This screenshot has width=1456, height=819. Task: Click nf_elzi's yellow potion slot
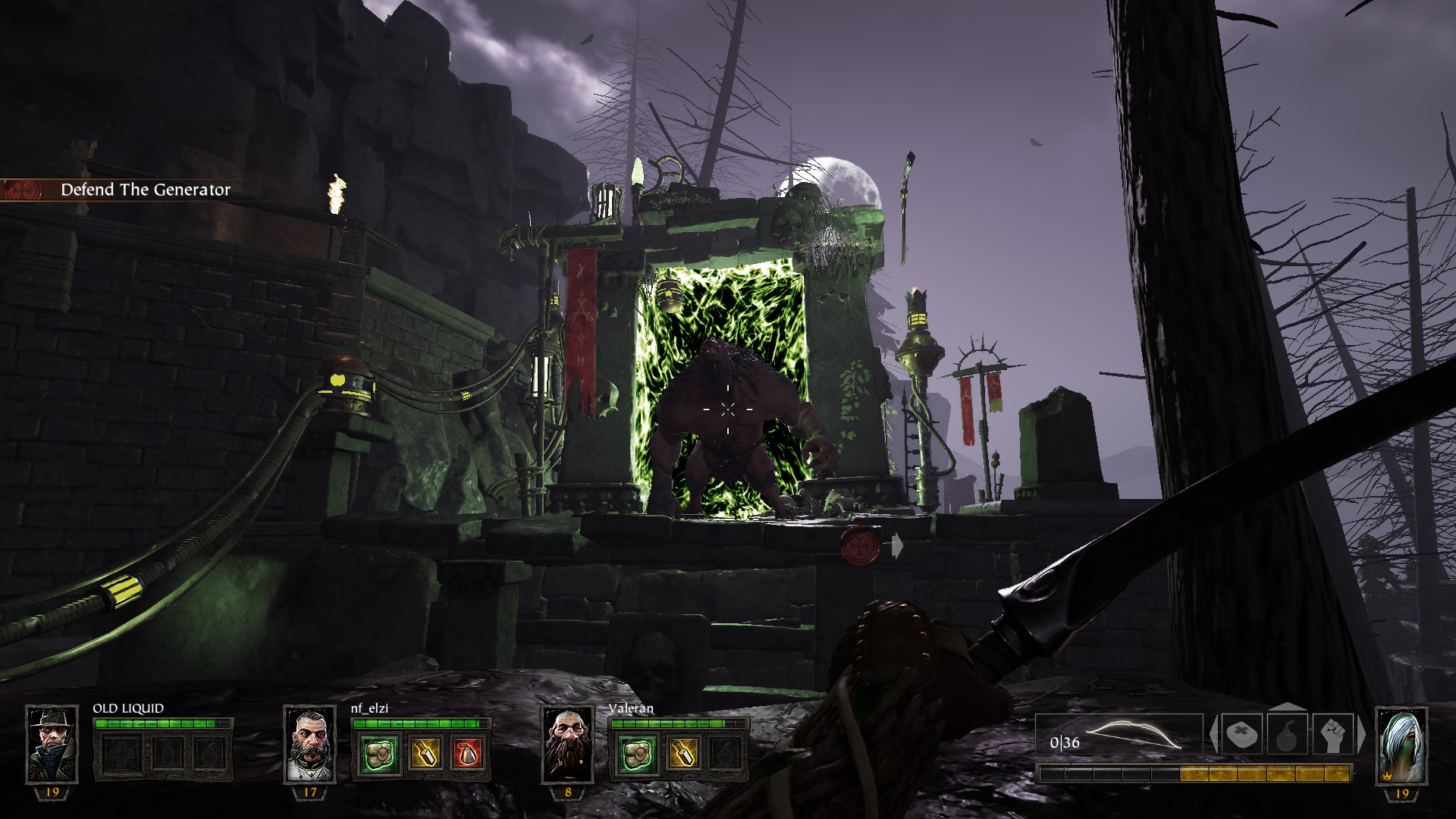point(423,754)
